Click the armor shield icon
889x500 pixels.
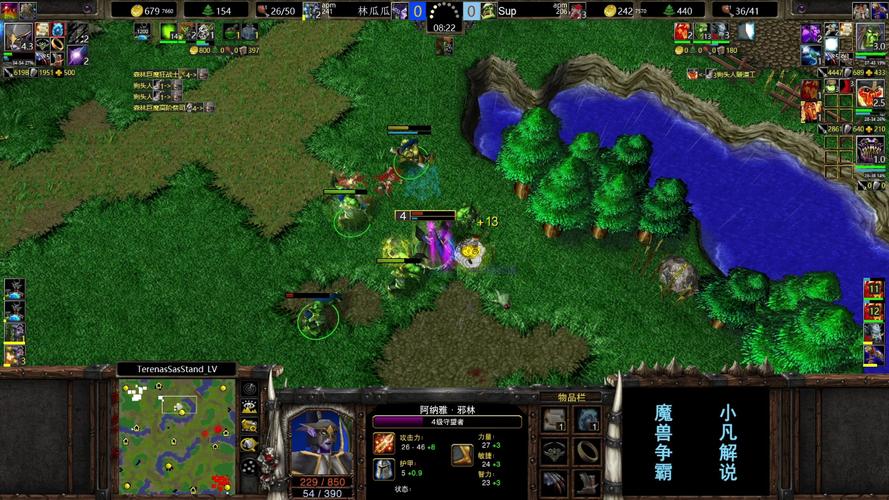point(383,468)
